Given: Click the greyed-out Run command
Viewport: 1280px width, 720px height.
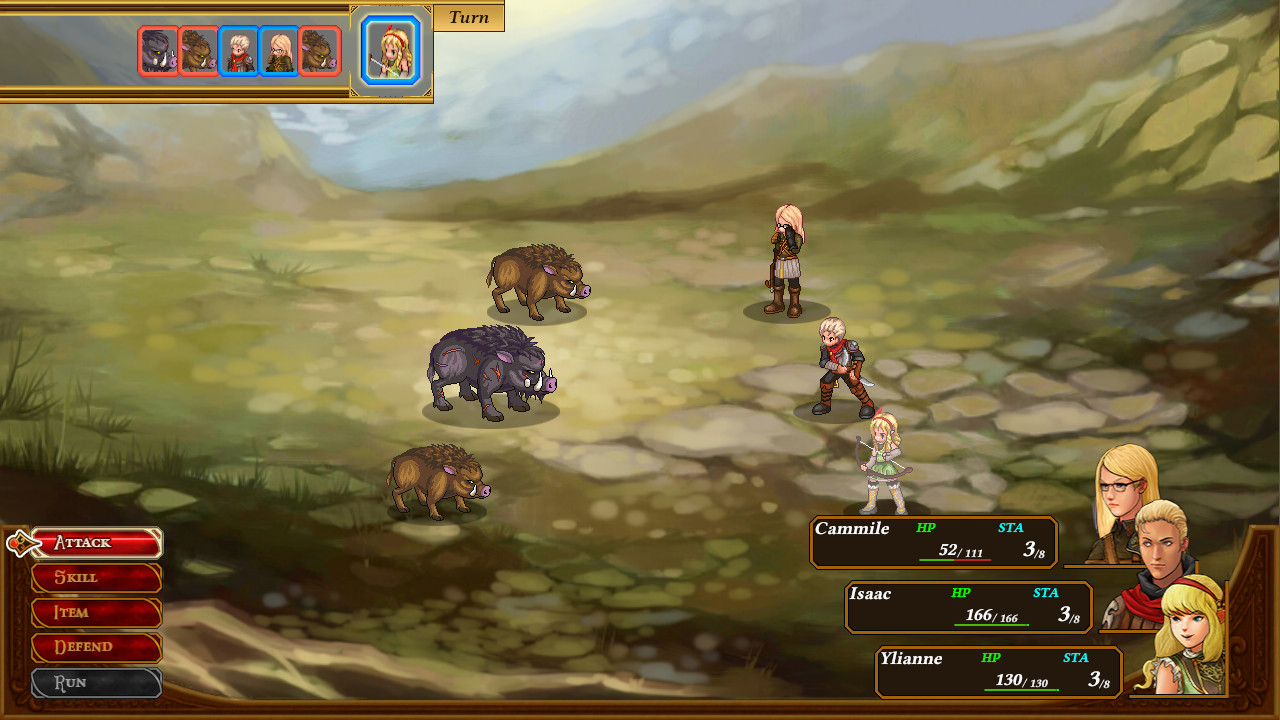Looking at the screenshot, I should click(x=96, y=683).
